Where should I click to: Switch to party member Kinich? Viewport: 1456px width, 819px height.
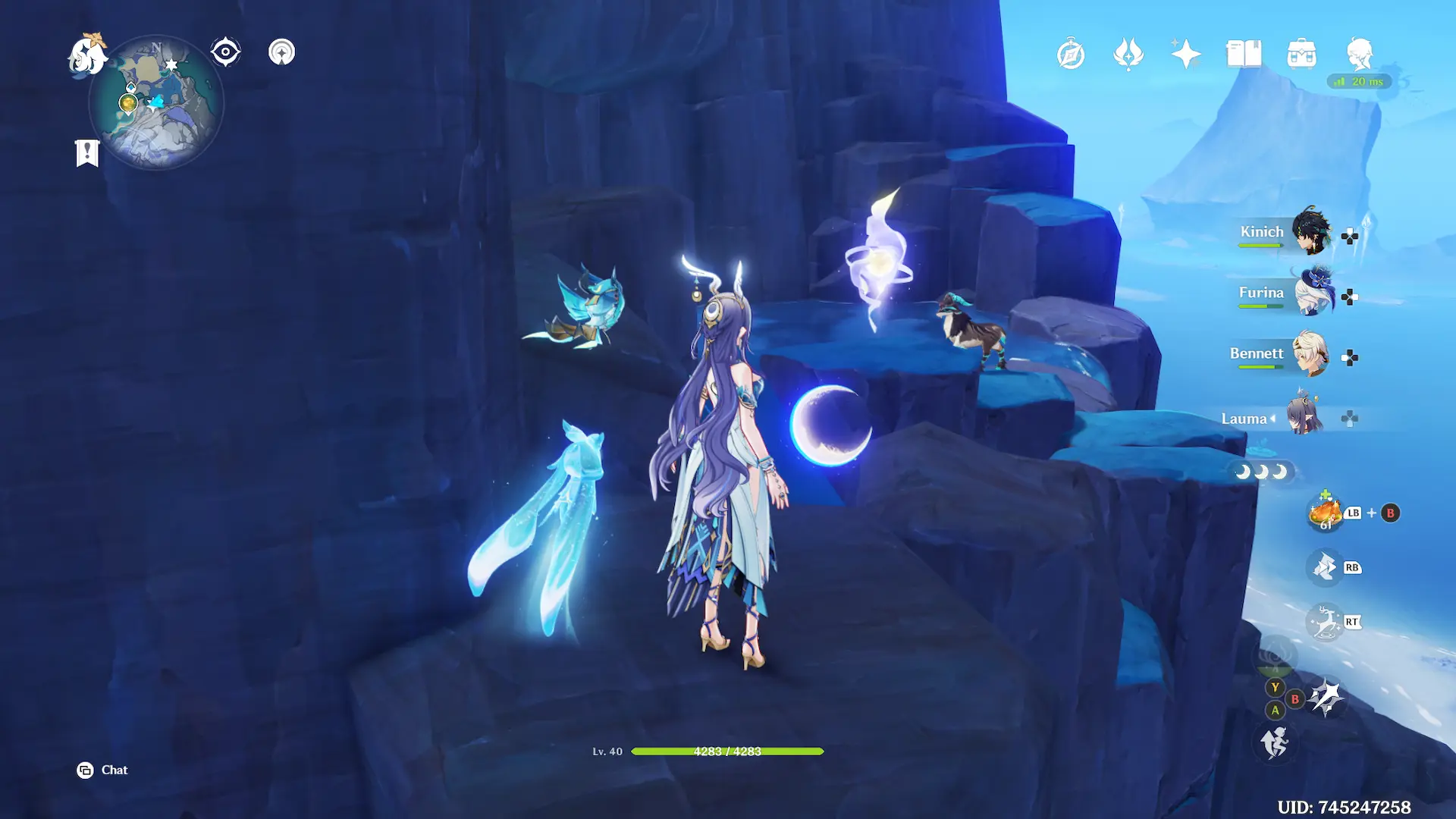click(1310, 231)
